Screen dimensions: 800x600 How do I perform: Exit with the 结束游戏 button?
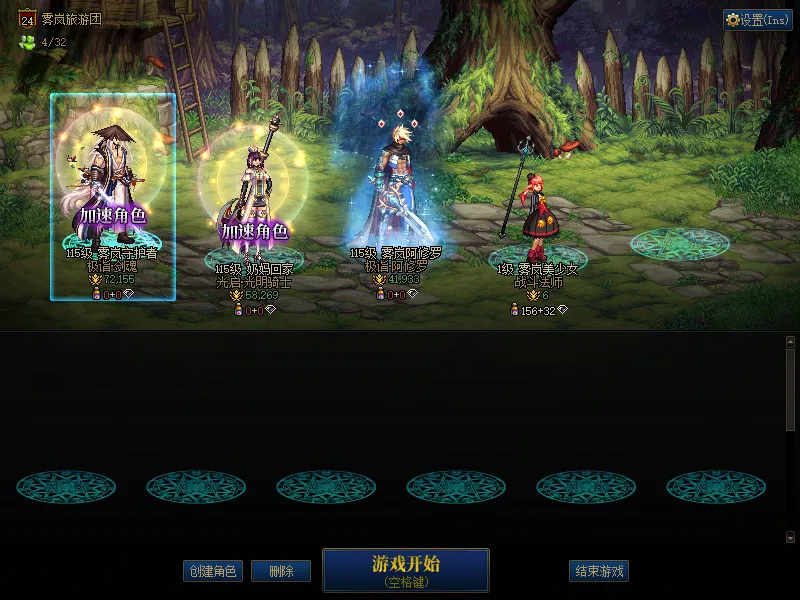(599, 571)
